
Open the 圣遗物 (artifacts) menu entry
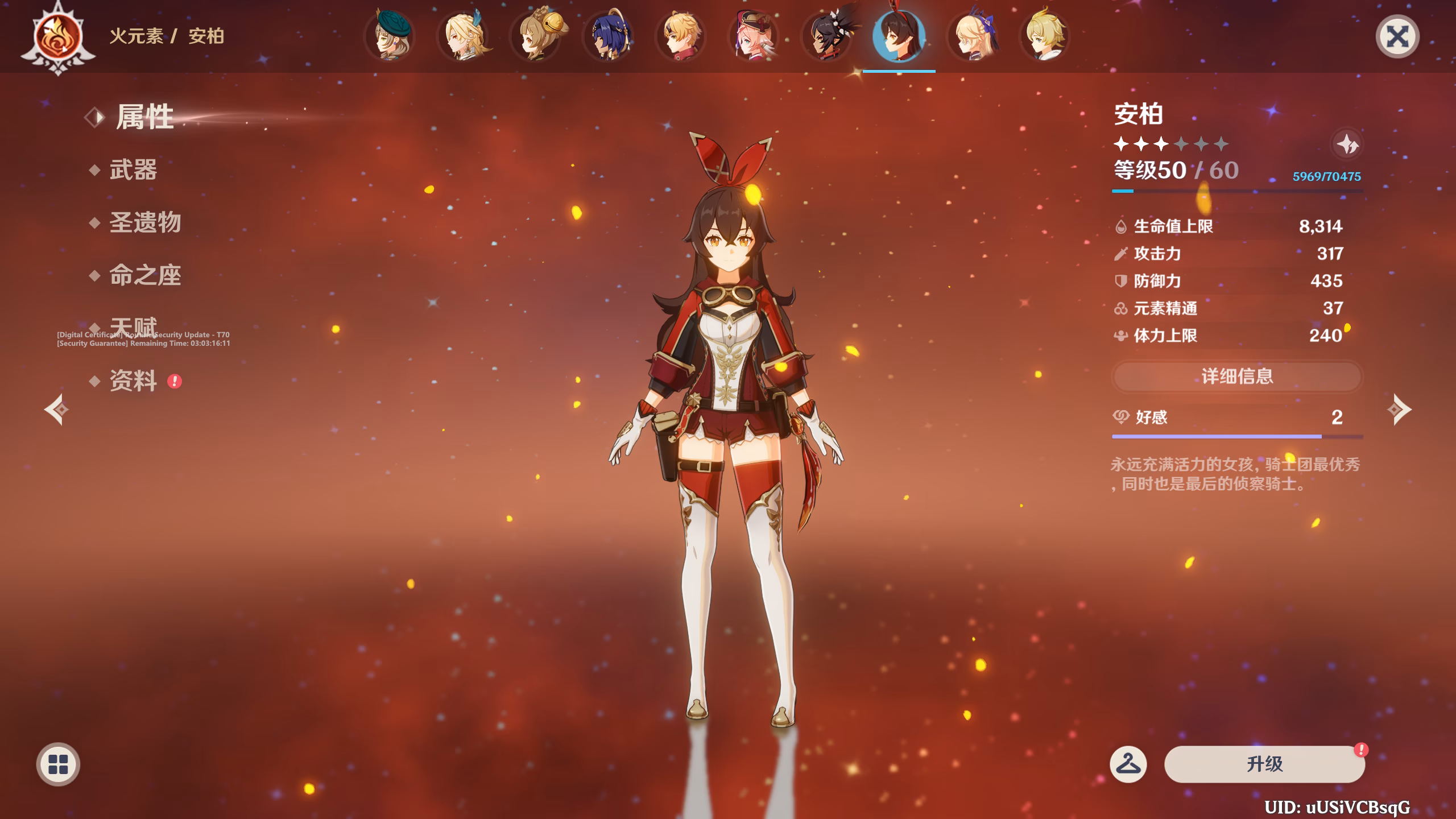145,222
